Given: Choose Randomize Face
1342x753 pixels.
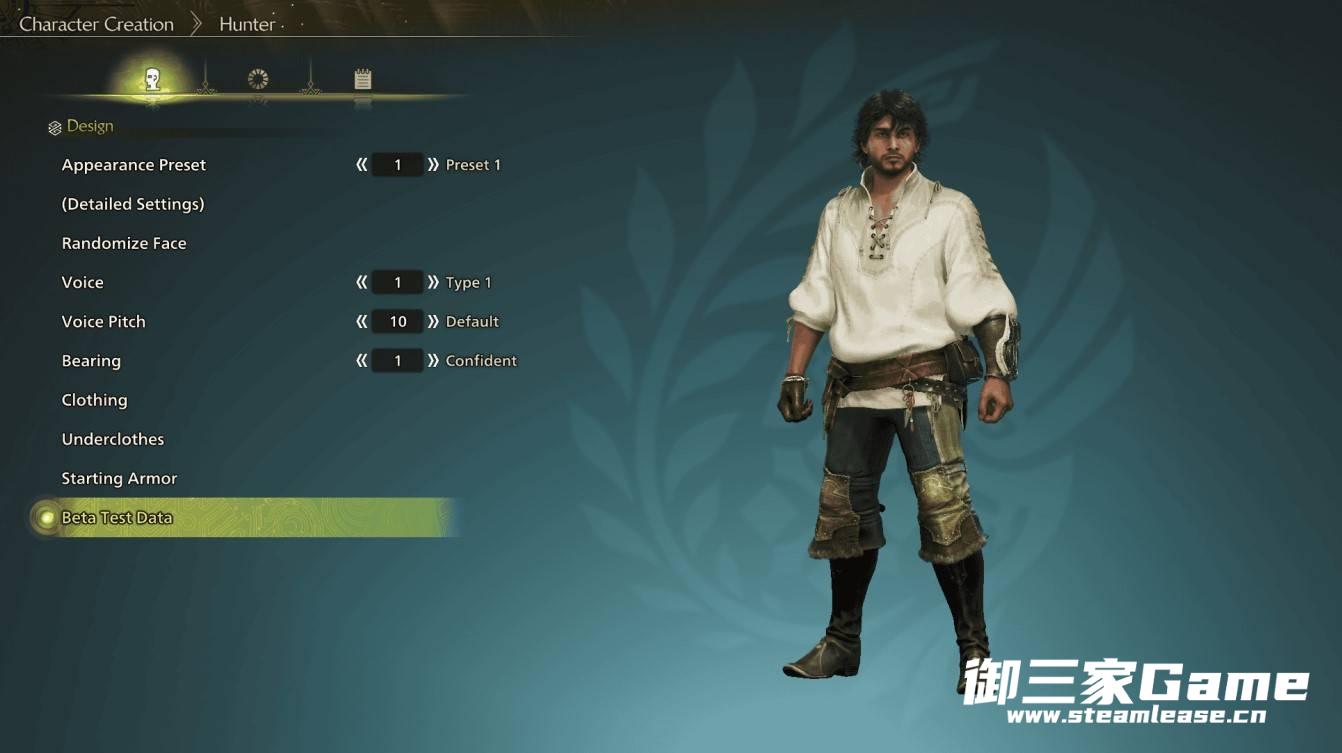Looking at the screenshot, I should pos(124,243).
